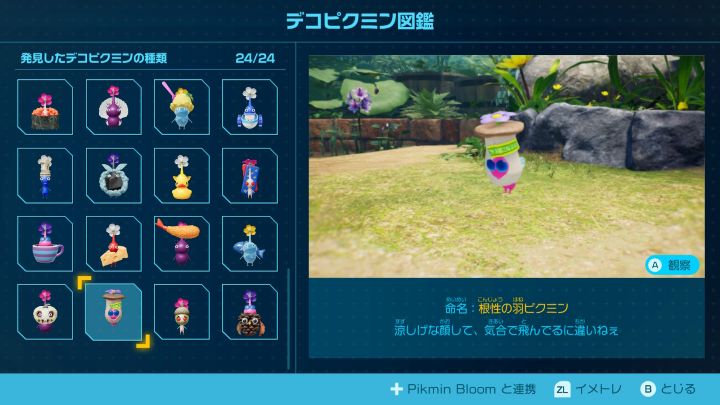The image size is (720, 405).
Task: Select the blue Pikmin with chef hat
Action: point(45,176)
